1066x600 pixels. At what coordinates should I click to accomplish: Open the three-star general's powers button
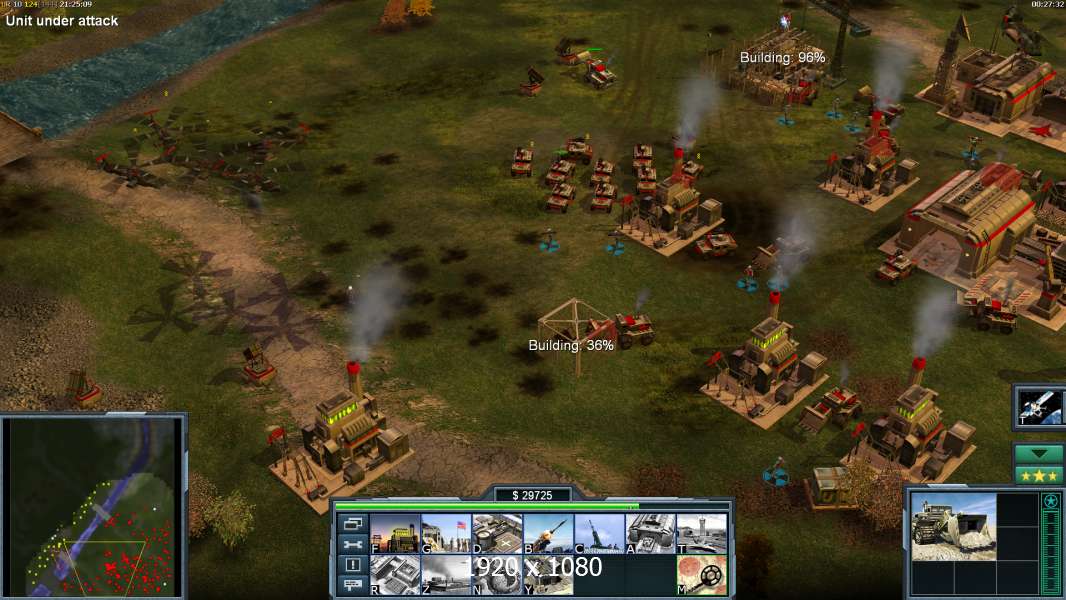1039,475
